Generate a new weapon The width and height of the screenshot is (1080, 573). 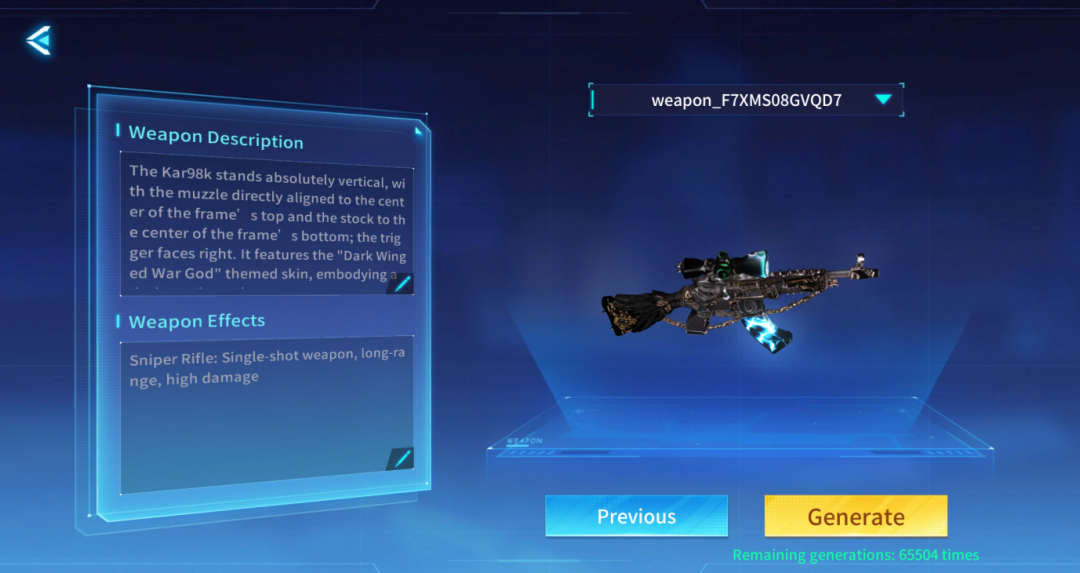click(855, 516)
